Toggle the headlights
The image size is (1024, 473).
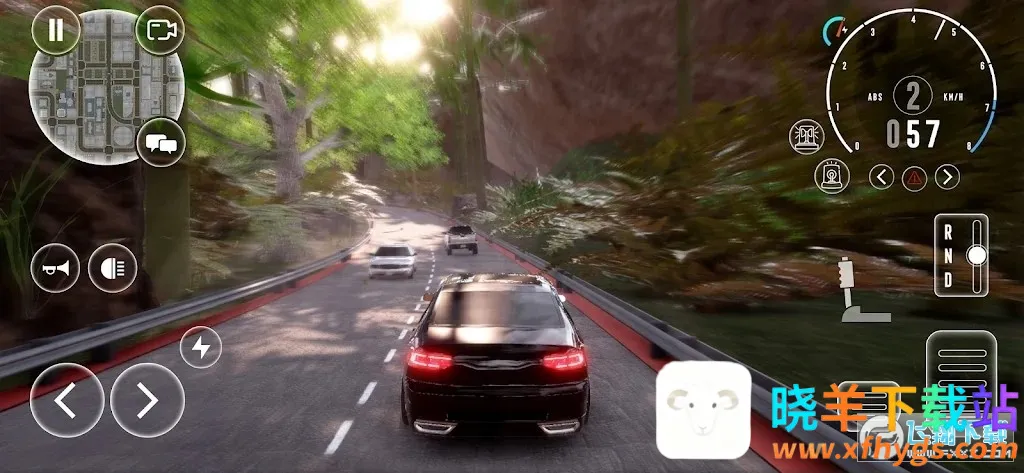[112, 267]
